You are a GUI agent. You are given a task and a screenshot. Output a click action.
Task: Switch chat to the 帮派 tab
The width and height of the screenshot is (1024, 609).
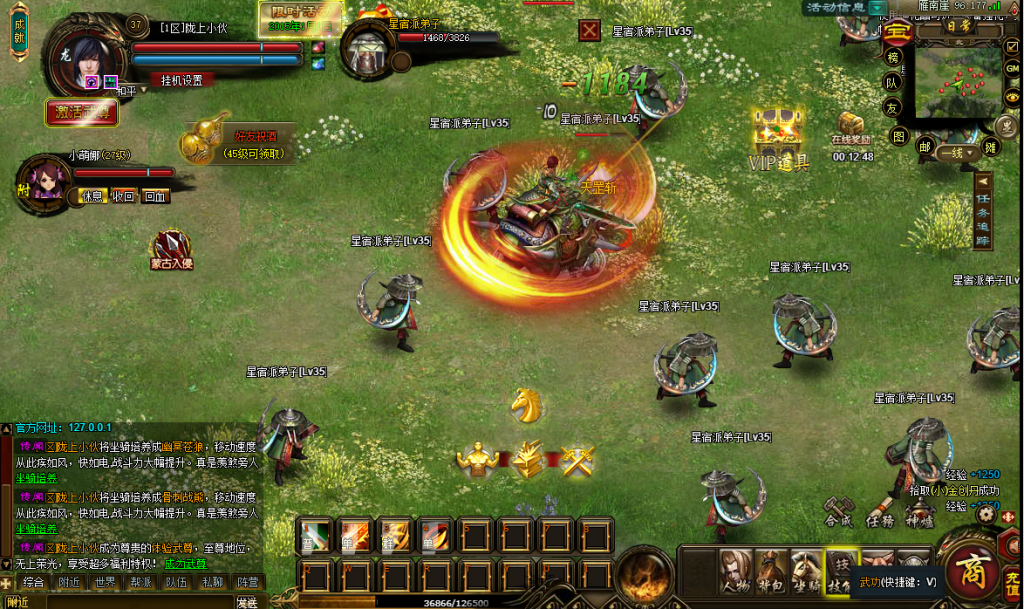click(139, 582)
